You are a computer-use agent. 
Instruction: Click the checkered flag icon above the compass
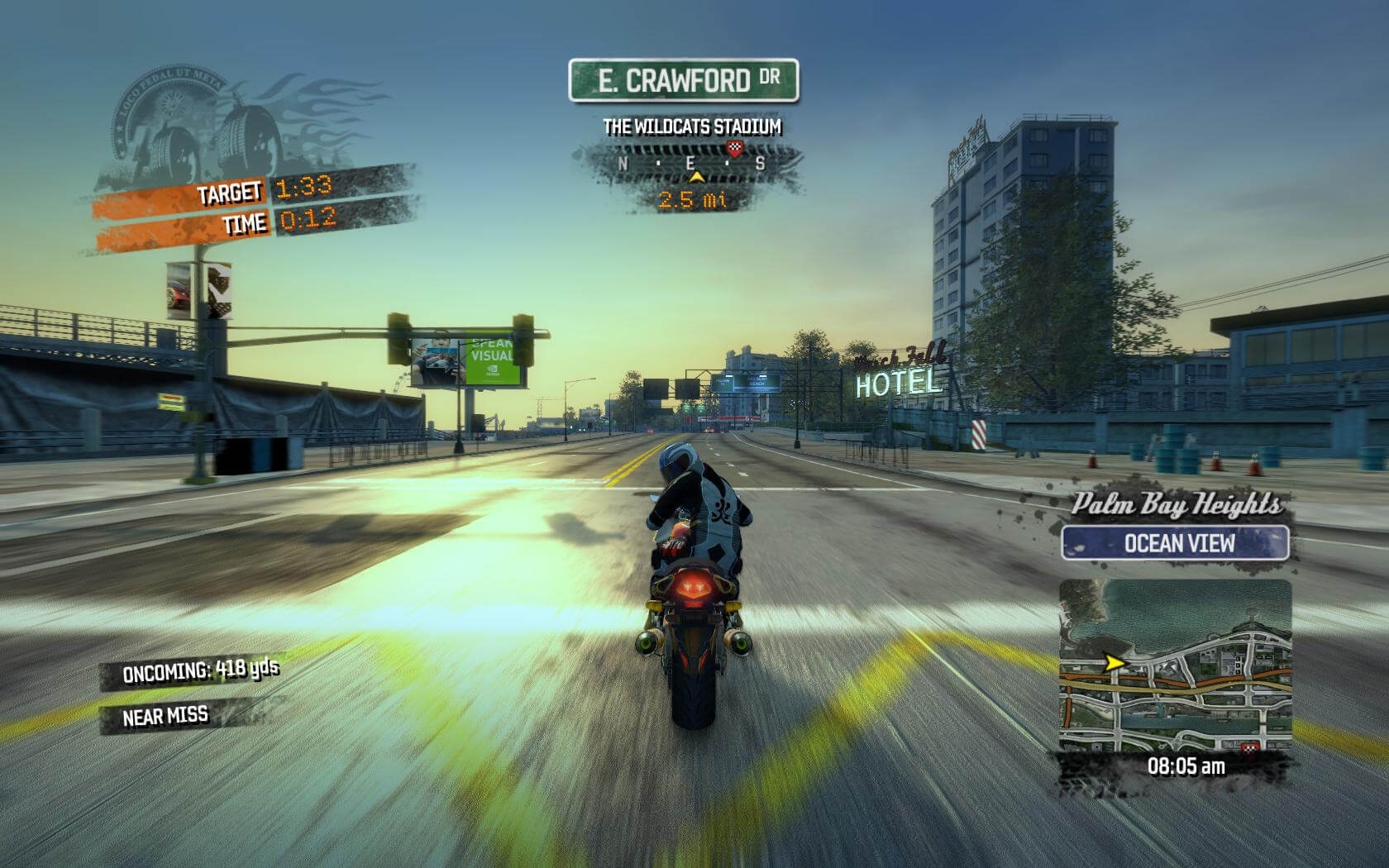tap(734, 148)
